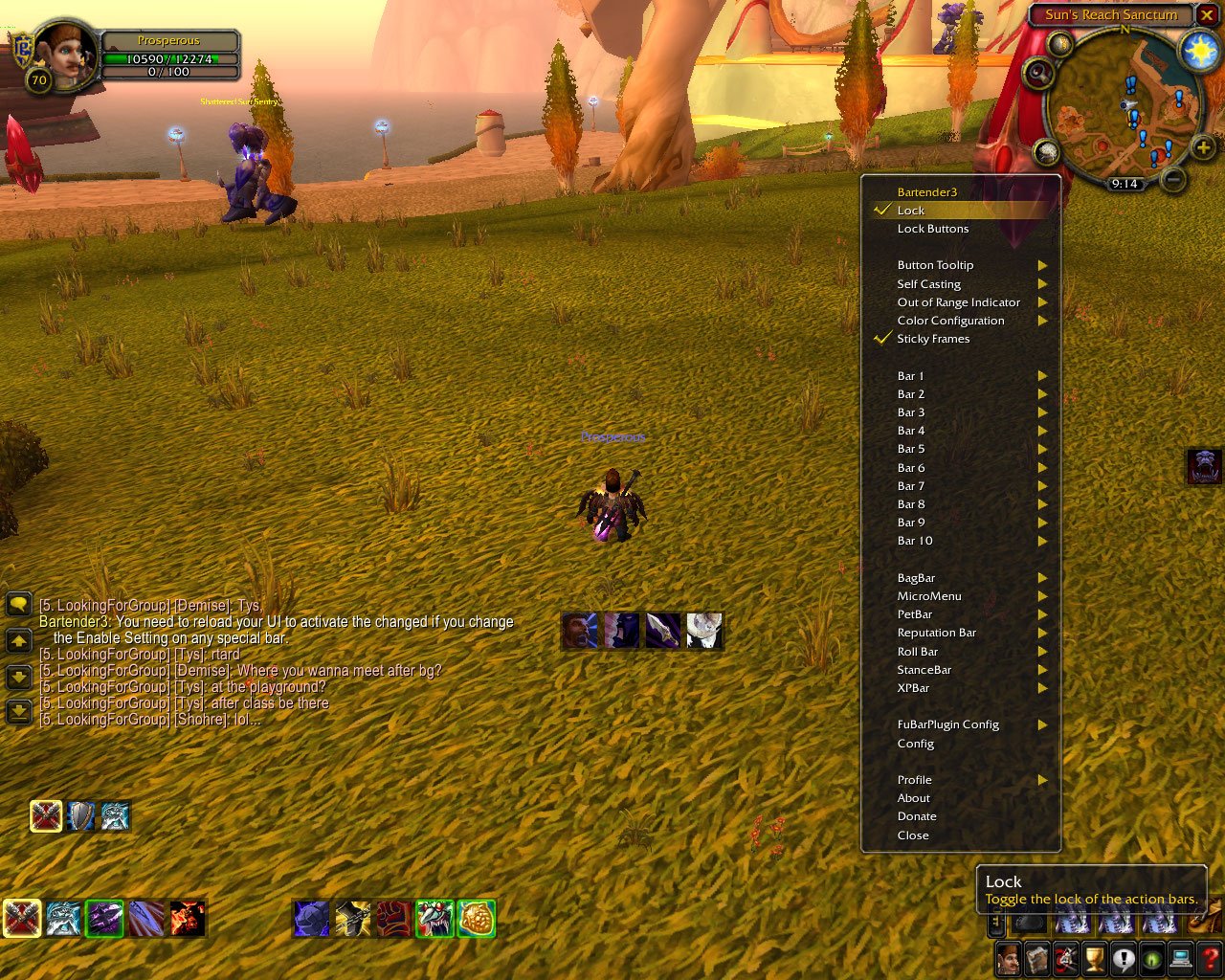Toggle the Sticky Frames option
1225x980 pixels.
(x=933, y=339)
